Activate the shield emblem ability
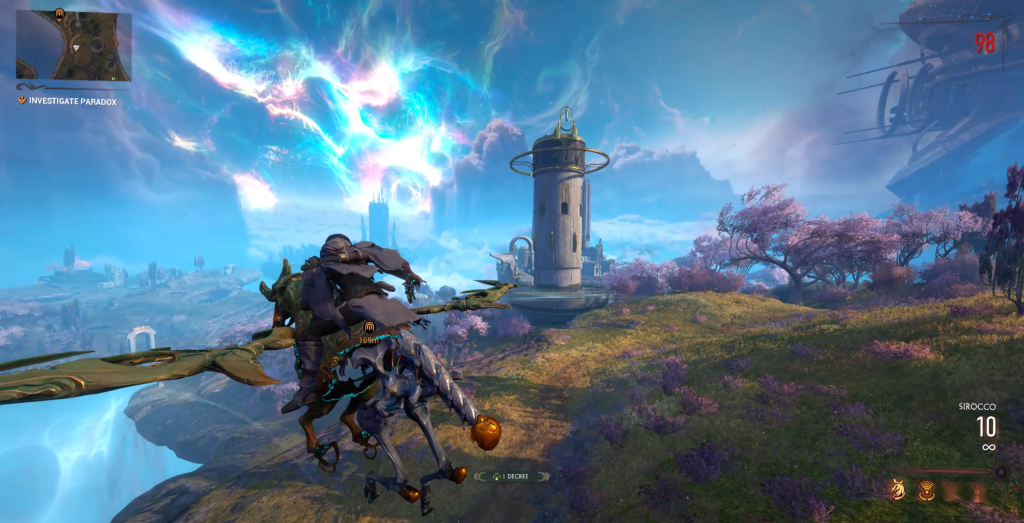The image size is (1024, 523). (926, 490)
